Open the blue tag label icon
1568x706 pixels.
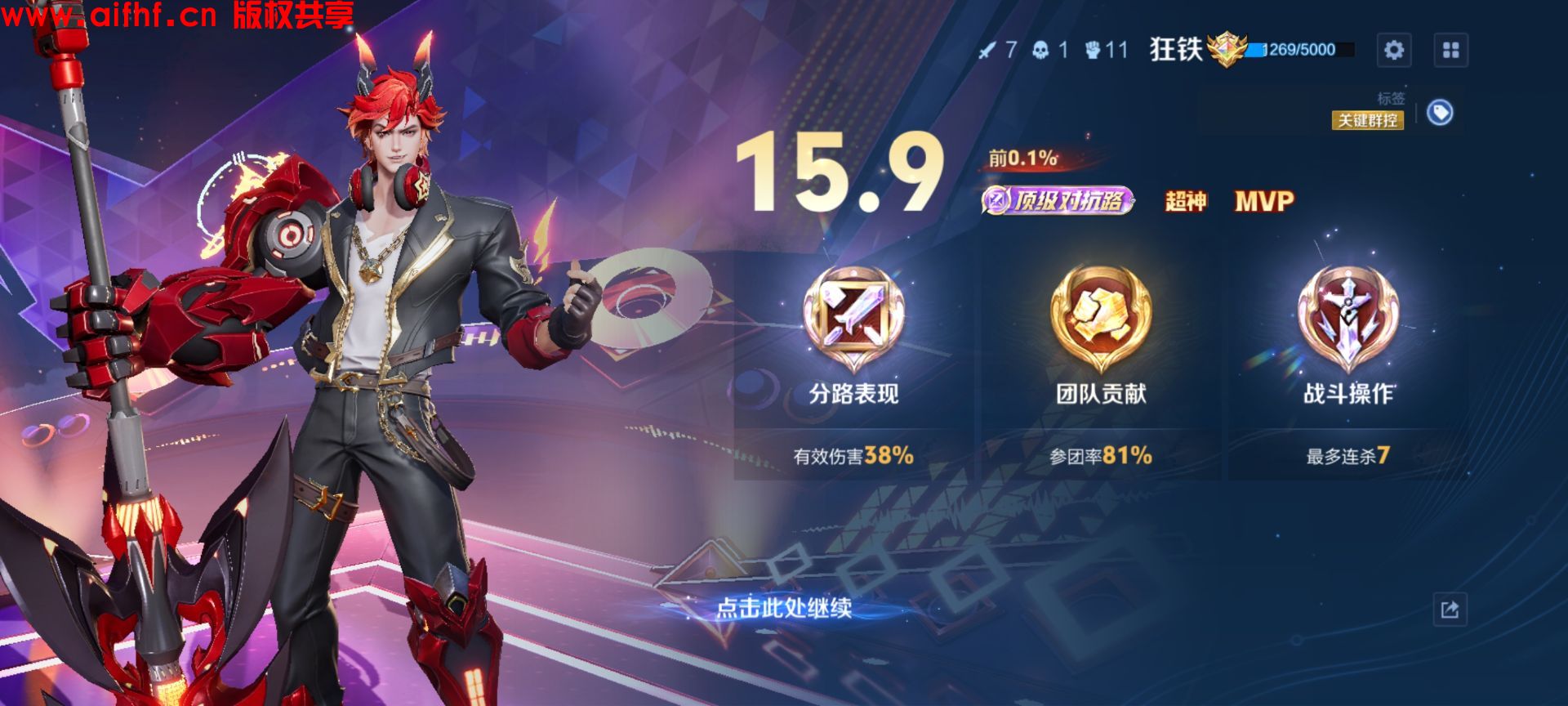coord(1441,114)
